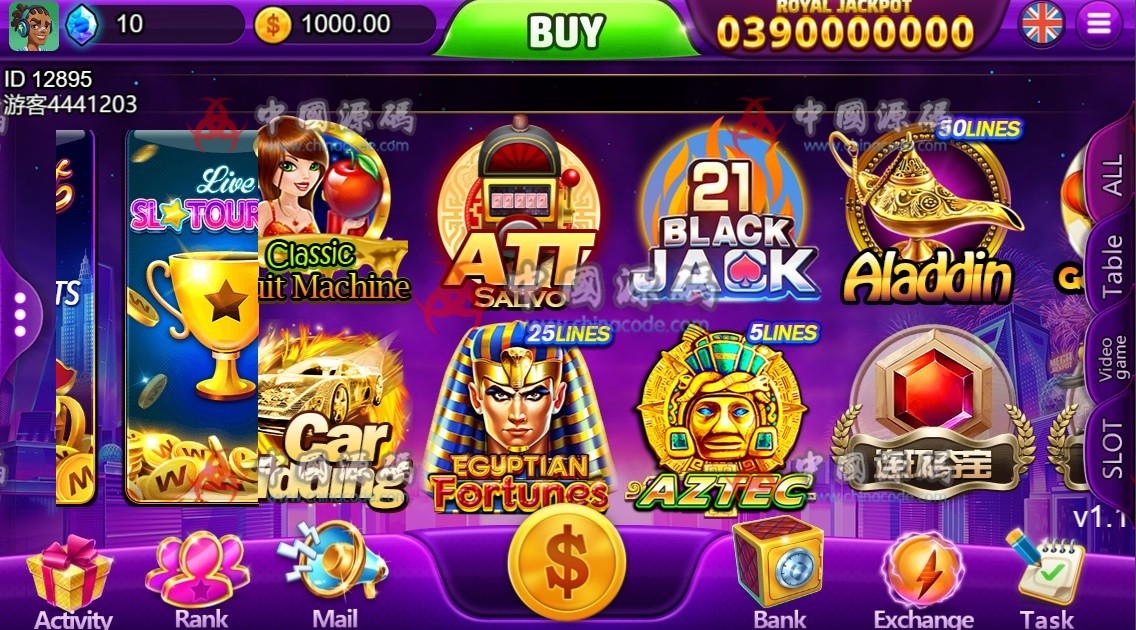Change language via the UK flag
This screenshot has width=1136, height=630.
click(x=1042, y=24)
